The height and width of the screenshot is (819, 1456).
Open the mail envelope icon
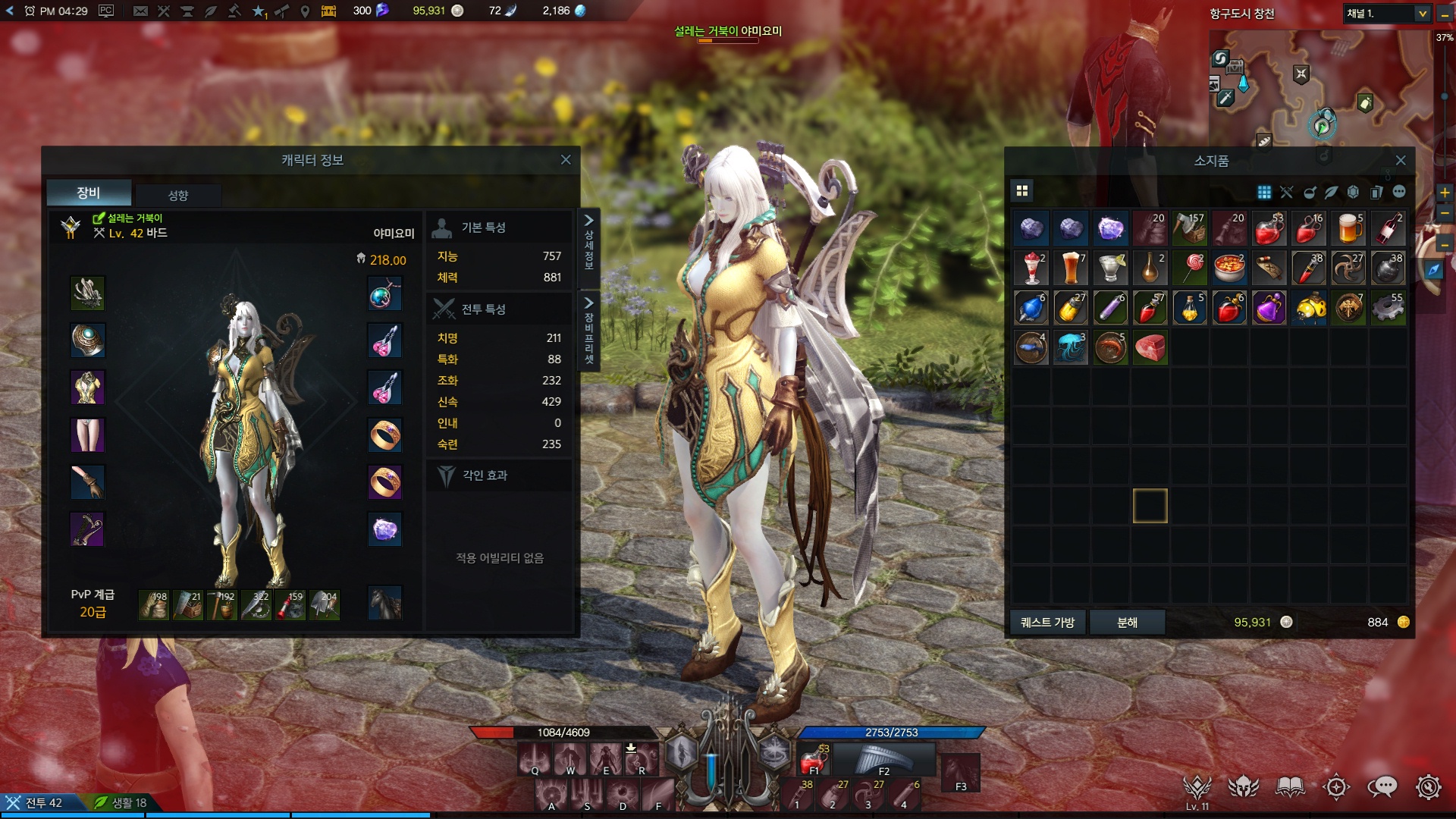140,11
